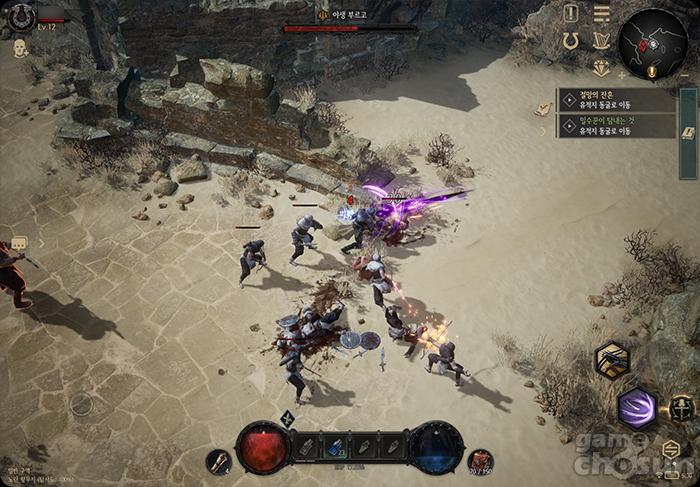Open the harp icon menu
This screenshot has width=700, height=487.
click(x=601, y=41)
